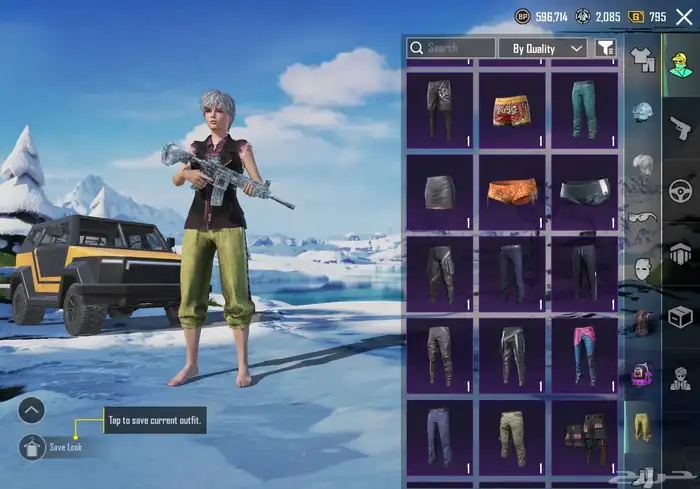Open the inventory filter funnel button
The height and width of the screenshot is (489, 700).
point(605,48)
